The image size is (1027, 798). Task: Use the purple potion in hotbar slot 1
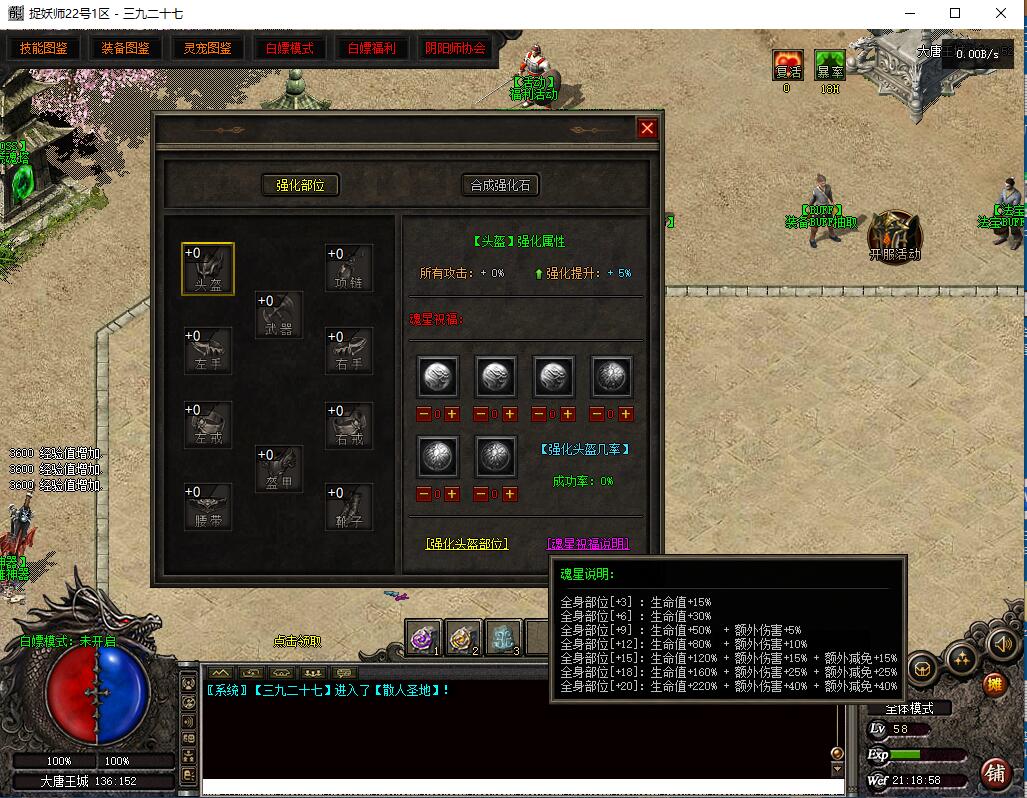click(x=424, y=637)
